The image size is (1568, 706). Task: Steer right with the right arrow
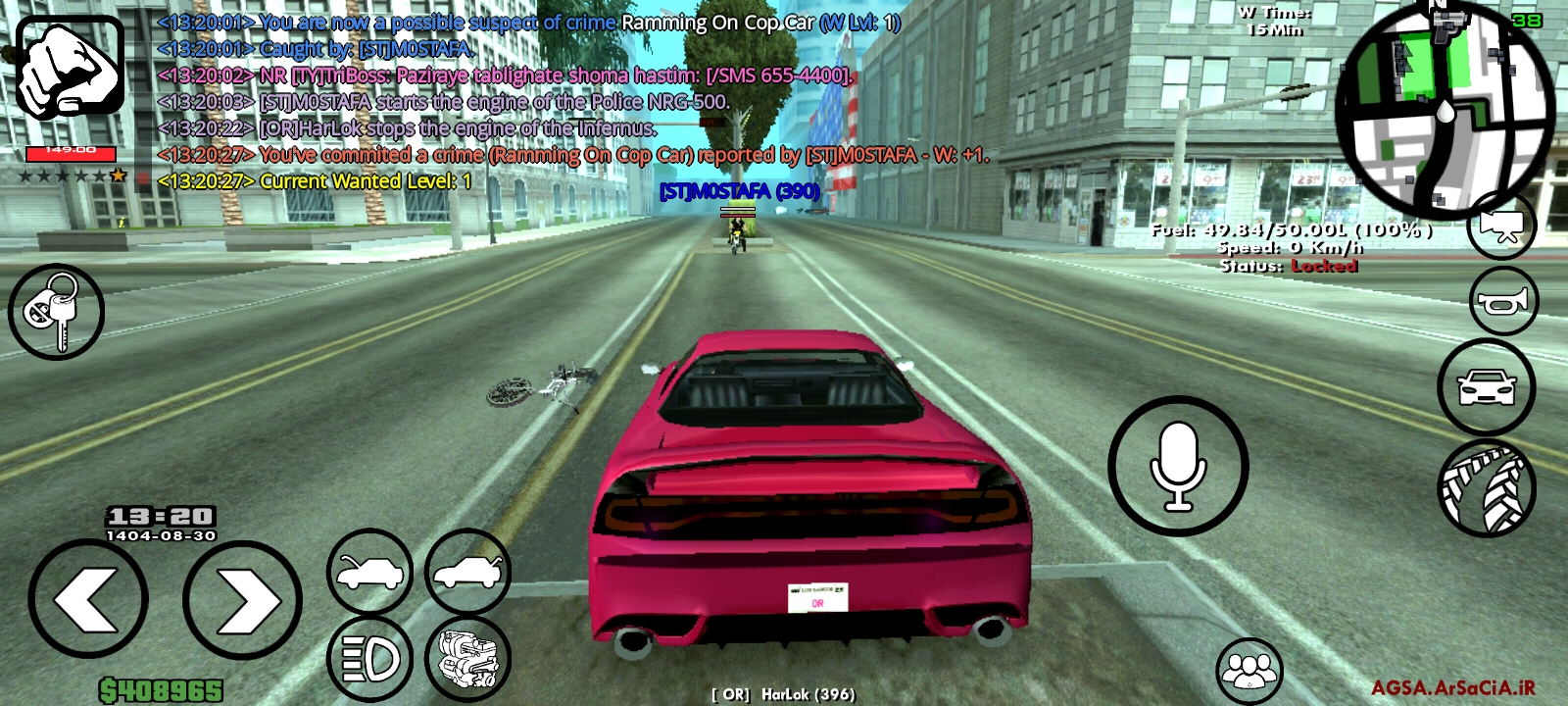(242, 599)
